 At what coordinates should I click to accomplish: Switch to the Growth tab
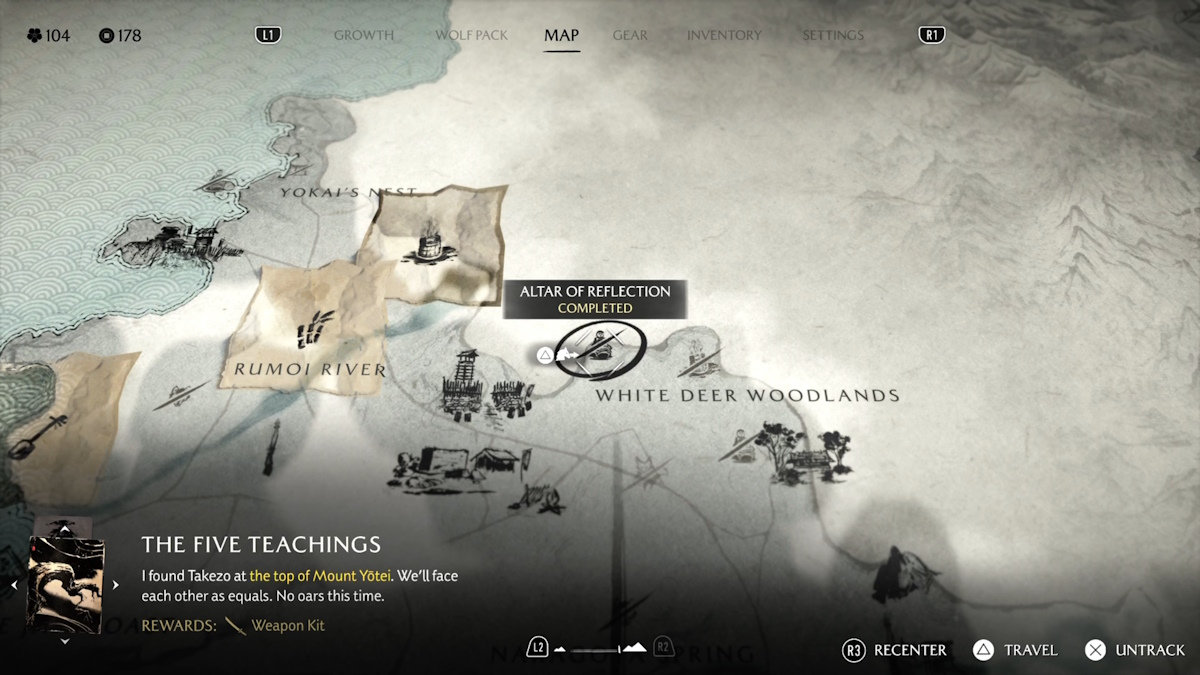coord(364,35)
